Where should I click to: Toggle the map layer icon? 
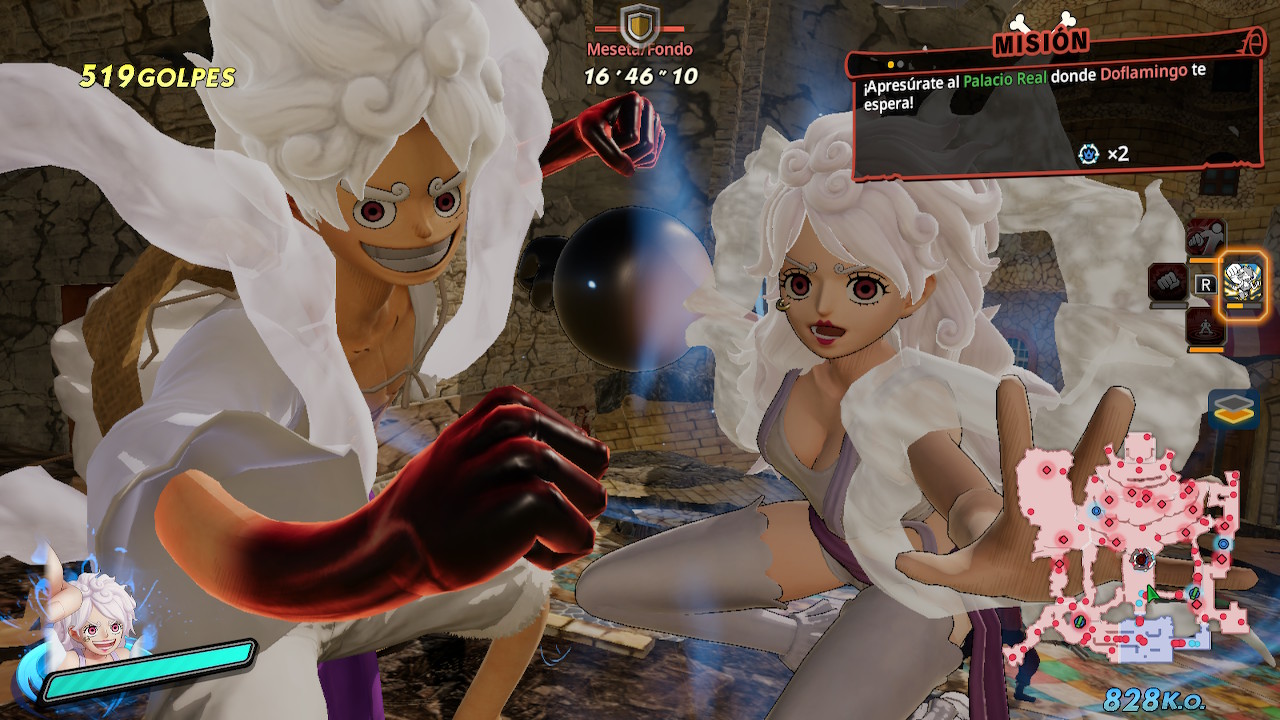[1232, 408]
